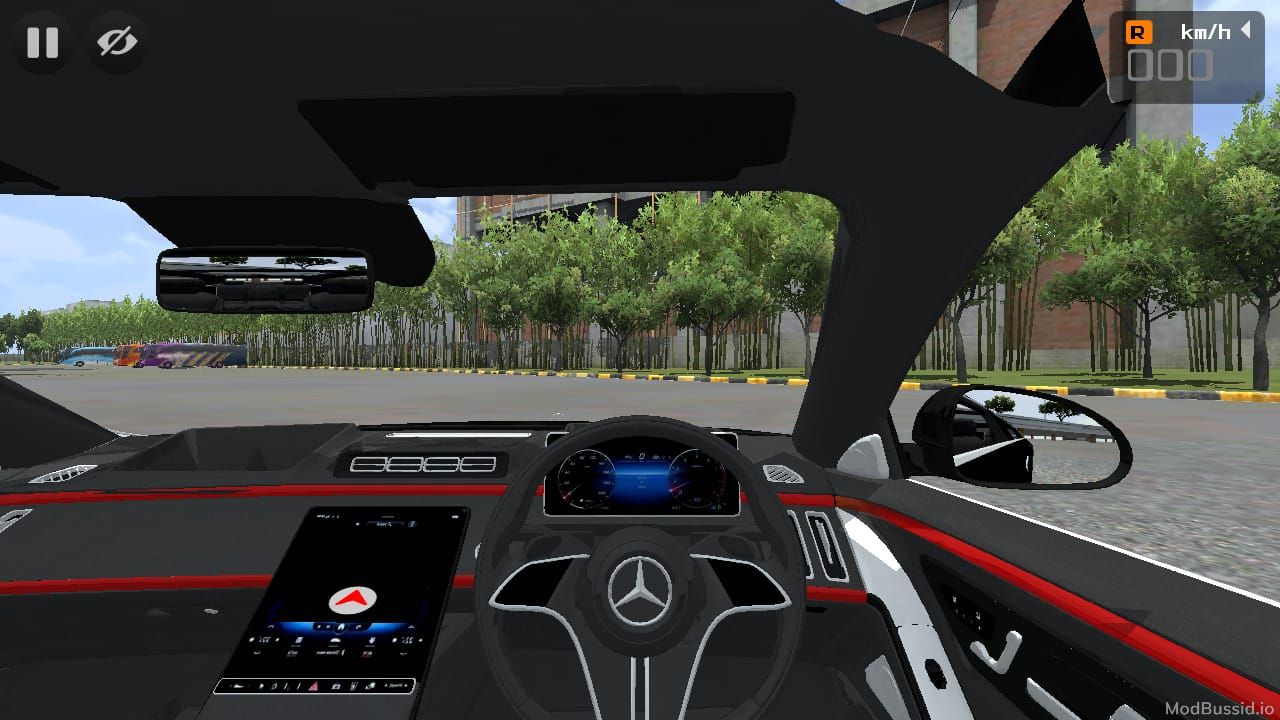1280x720 pixels.
Task: Collapse the km/h speed panel arrow
Action: (1246, 31)
